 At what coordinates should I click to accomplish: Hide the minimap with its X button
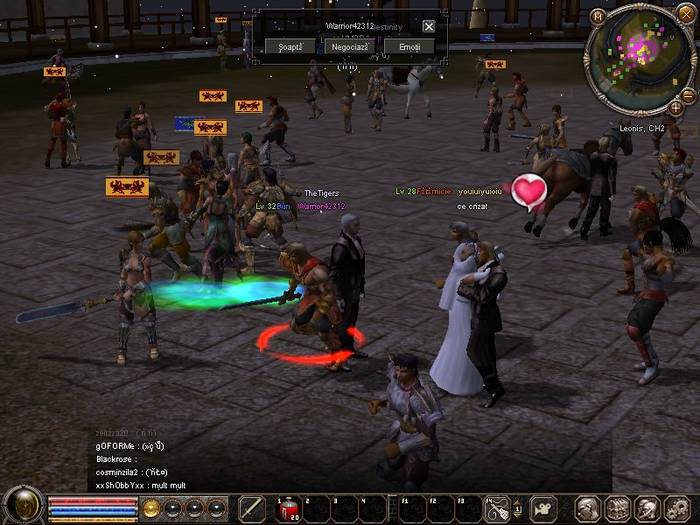coord(688,14)
